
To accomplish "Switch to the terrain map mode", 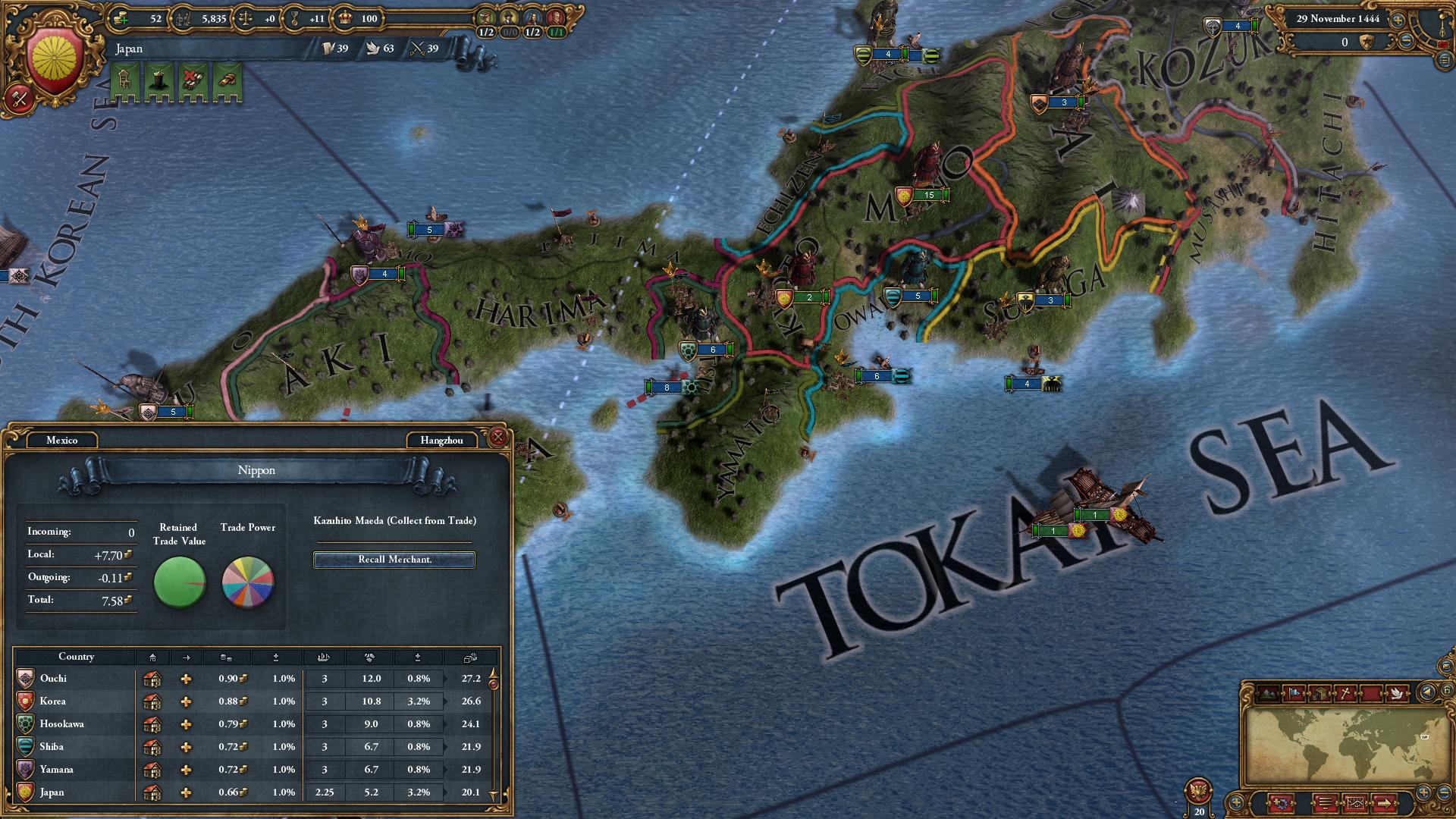I will click(1269, 692).
